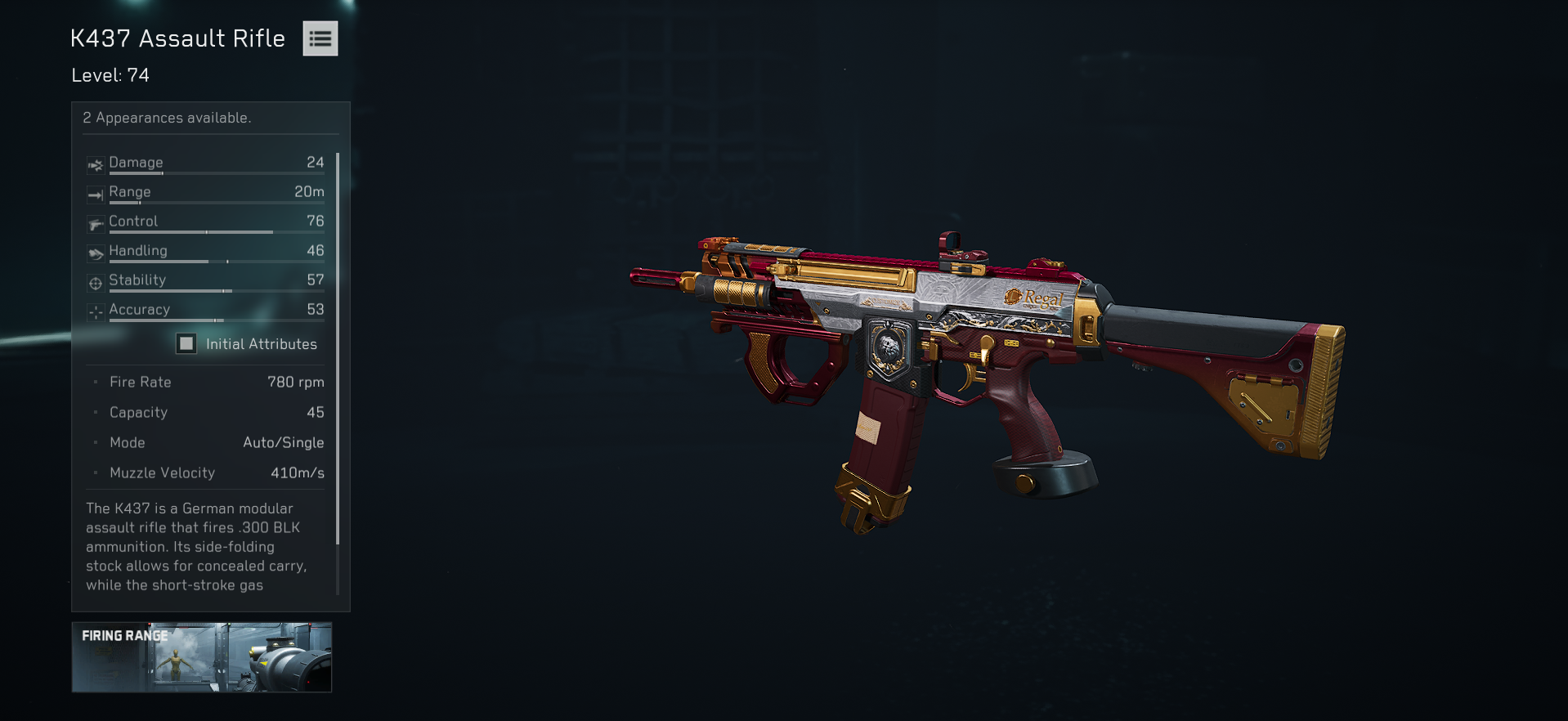Toggle the Initial Attributes checkbox

tap(186, 343)
